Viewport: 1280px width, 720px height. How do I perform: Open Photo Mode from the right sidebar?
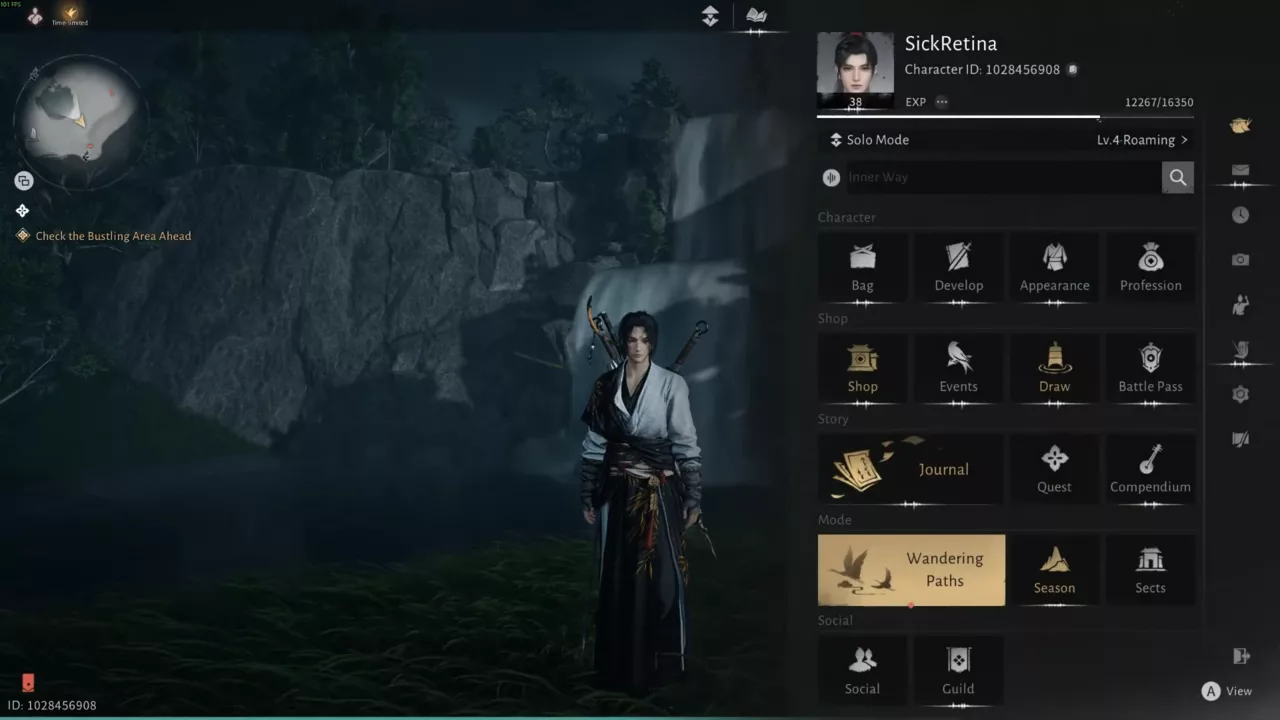1240,259
